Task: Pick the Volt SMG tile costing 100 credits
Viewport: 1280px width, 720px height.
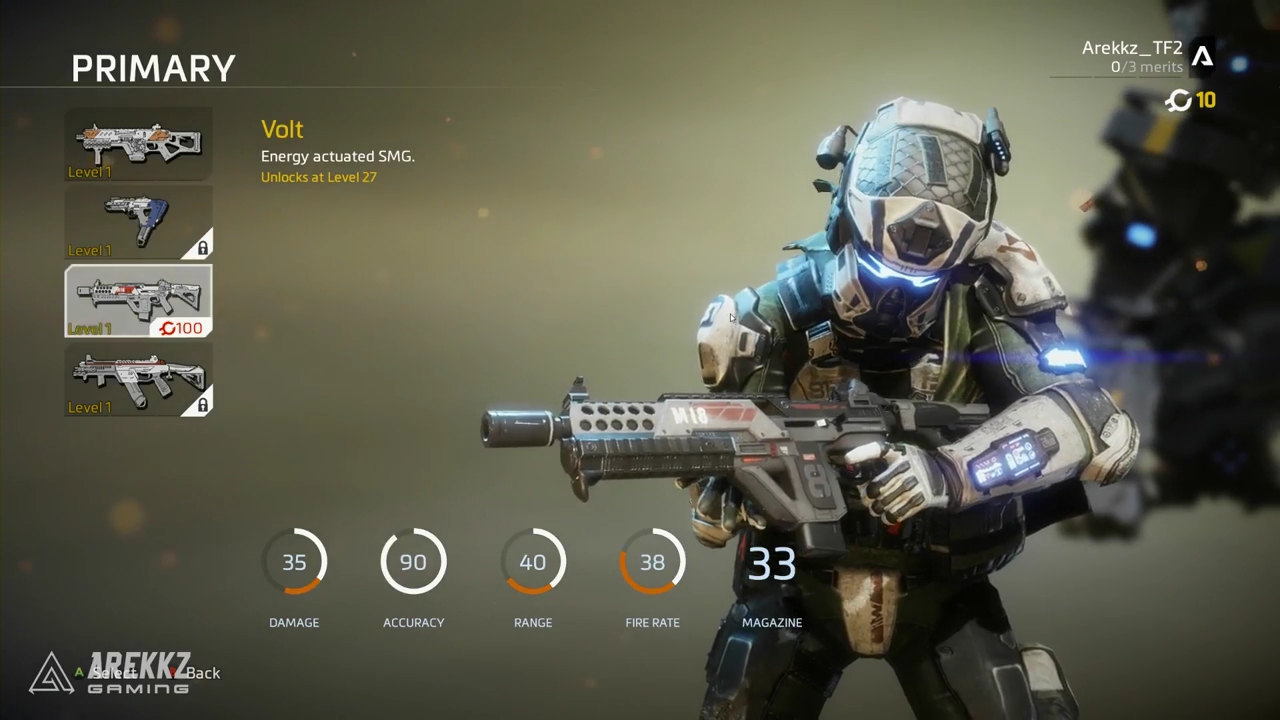Action: [x=138, y=300]
